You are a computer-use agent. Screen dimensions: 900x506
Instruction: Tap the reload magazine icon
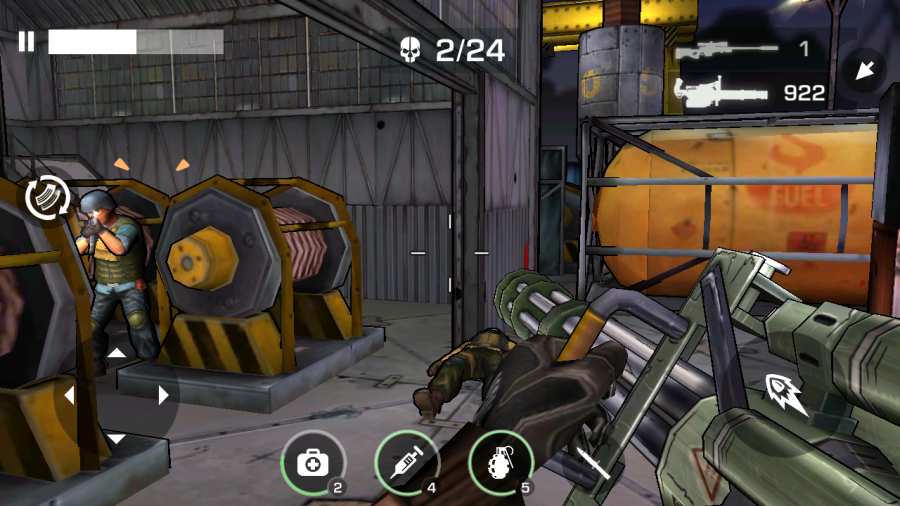click(45, 195)
